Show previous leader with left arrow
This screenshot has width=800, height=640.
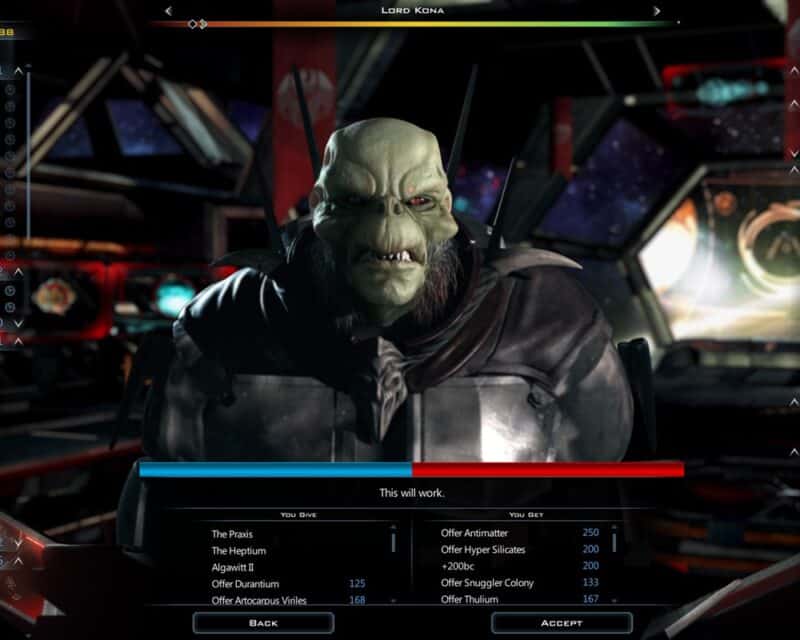point(168,11)
